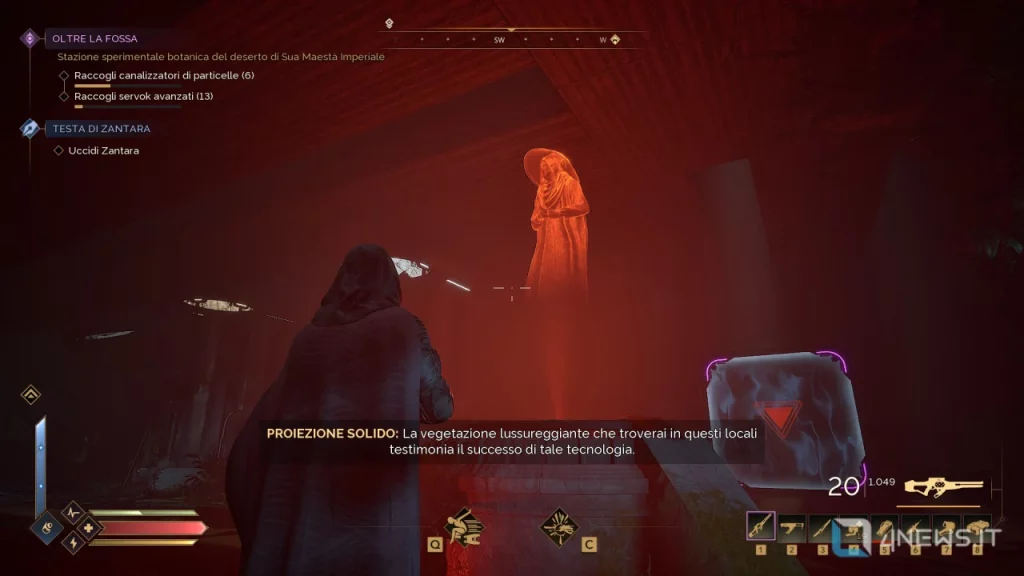Activate the leaping figure ability icon
Viewport: 1024px width, 576px height.
462,525
